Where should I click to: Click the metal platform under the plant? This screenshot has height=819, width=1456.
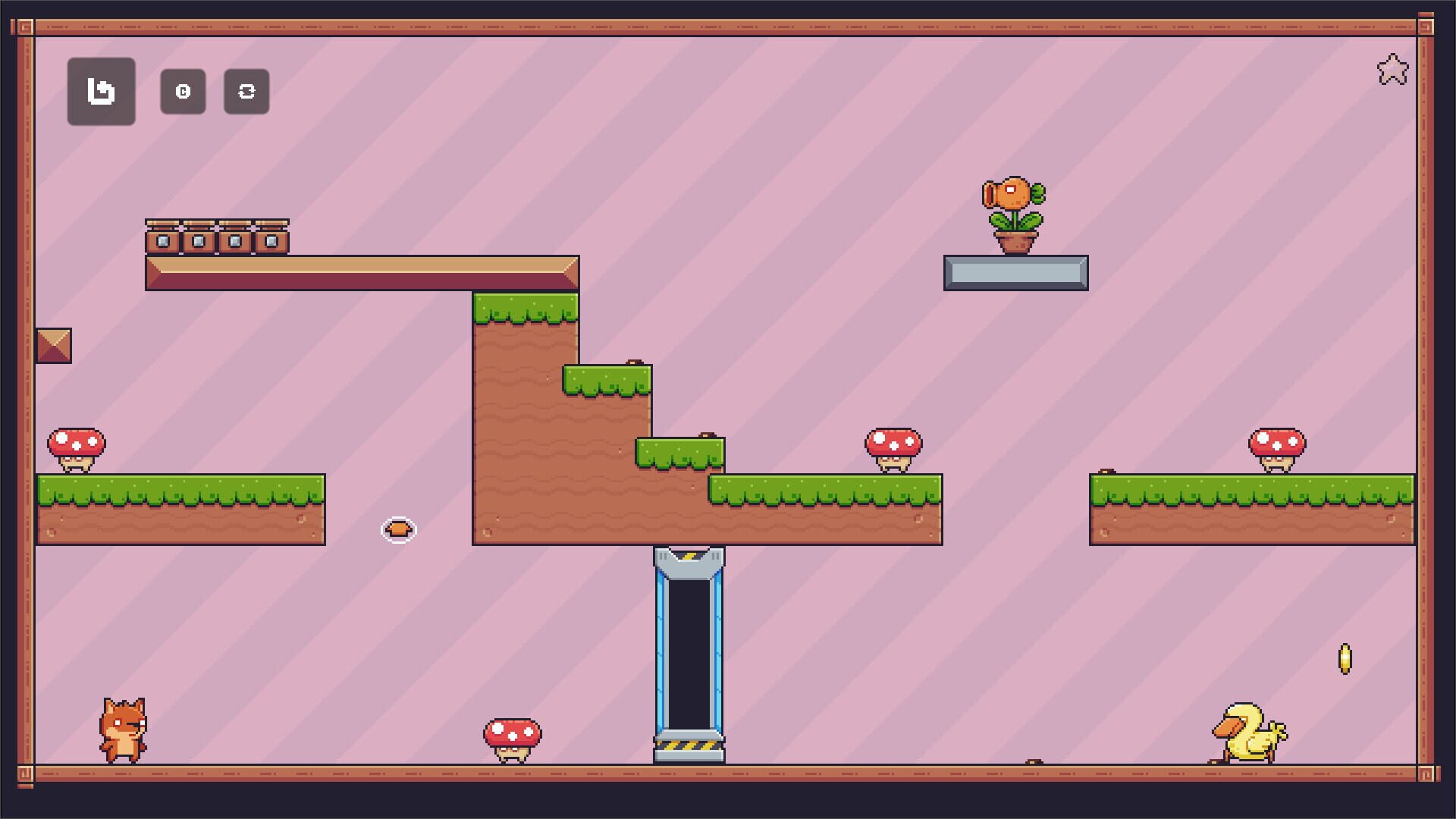tap(1016, 273)
